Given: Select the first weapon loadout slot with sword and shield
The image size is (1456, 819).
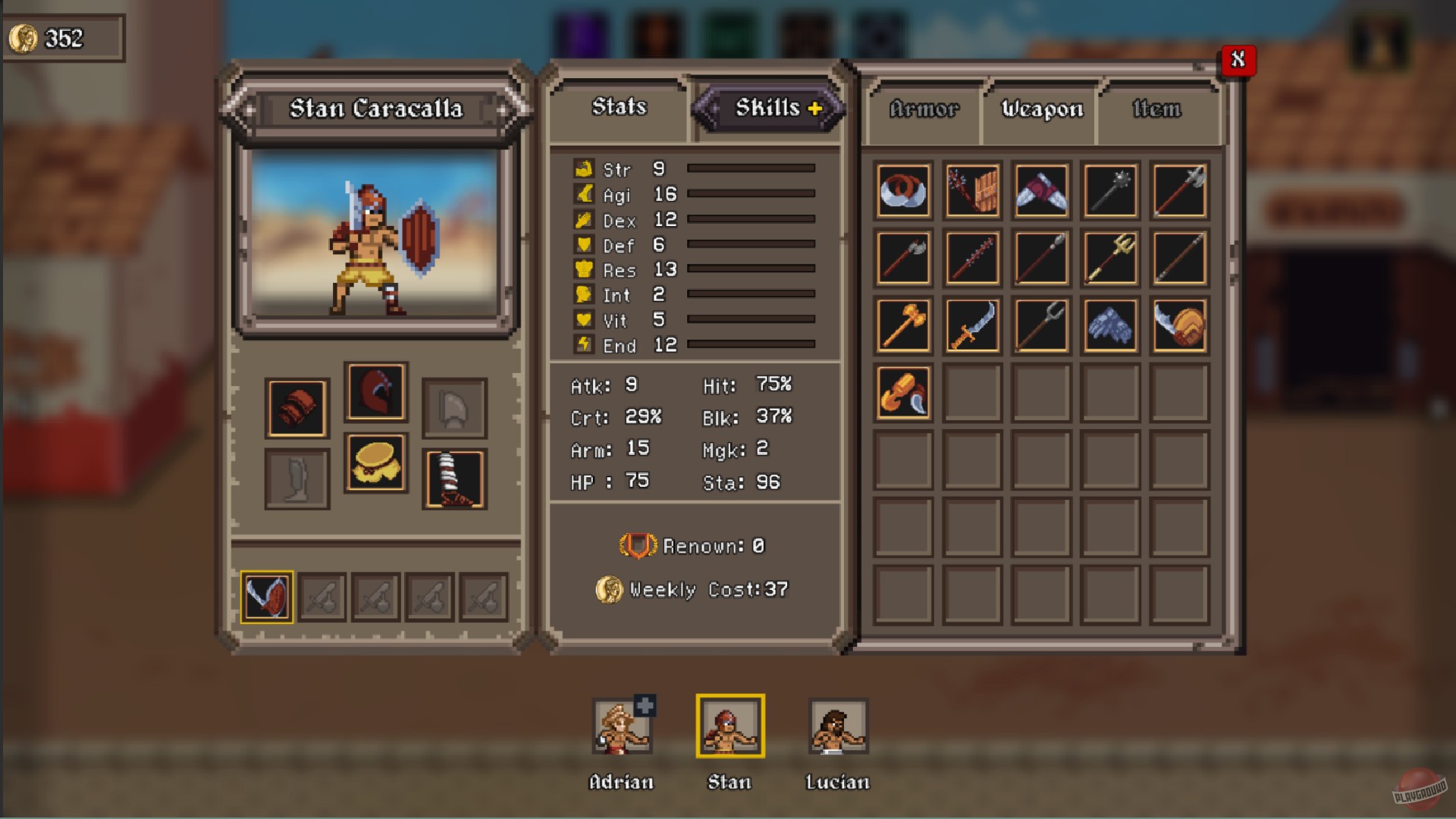Looking at the screenshot, I should (266, 597).
